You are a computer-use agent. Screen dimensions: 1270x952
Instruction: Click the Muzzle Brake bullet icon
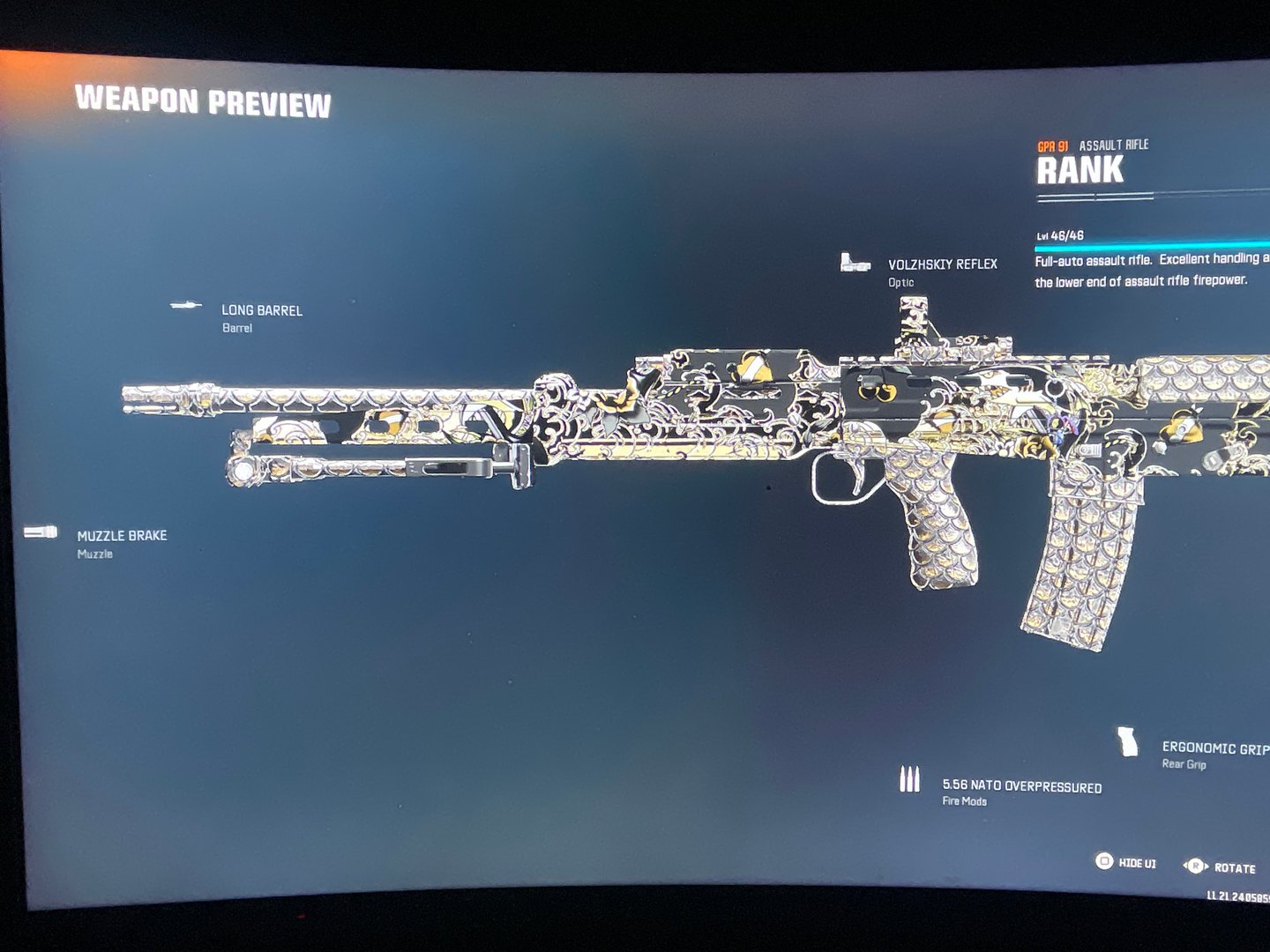41,531
